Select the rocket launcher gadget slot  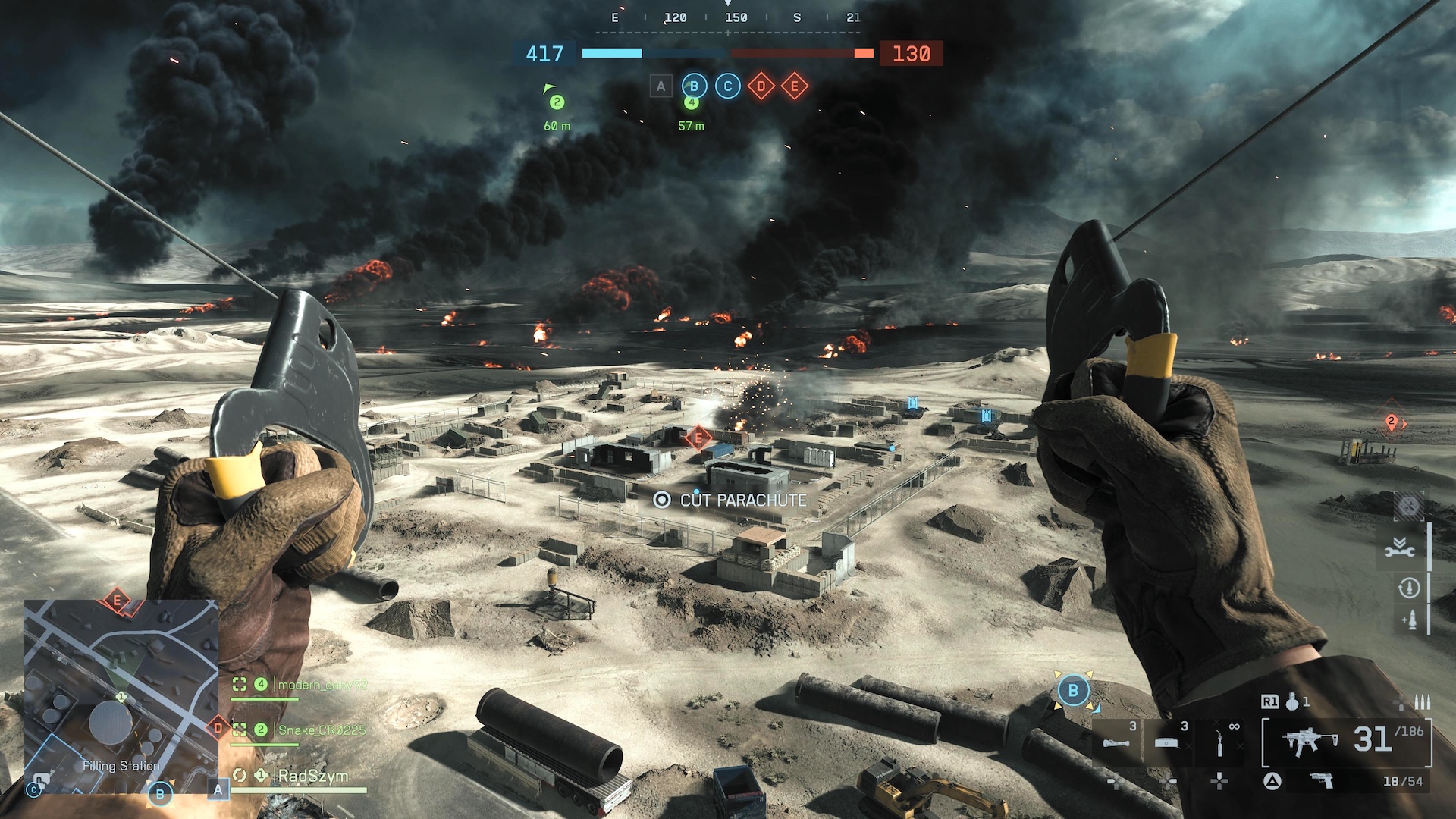tap(1116, 742)
